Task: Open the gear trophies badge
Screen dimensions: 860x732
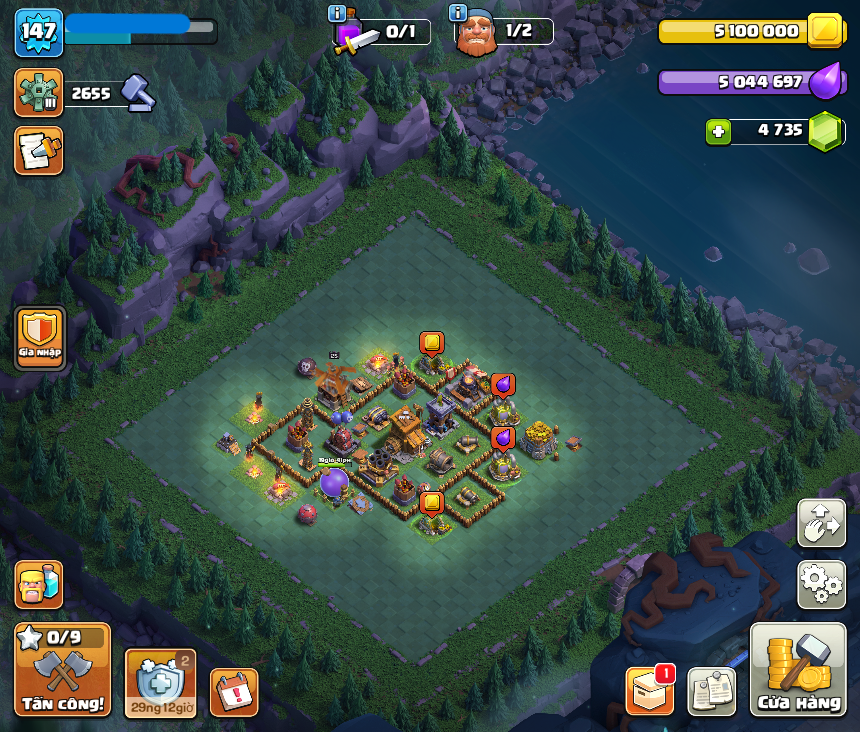Action: pos(38,92)
